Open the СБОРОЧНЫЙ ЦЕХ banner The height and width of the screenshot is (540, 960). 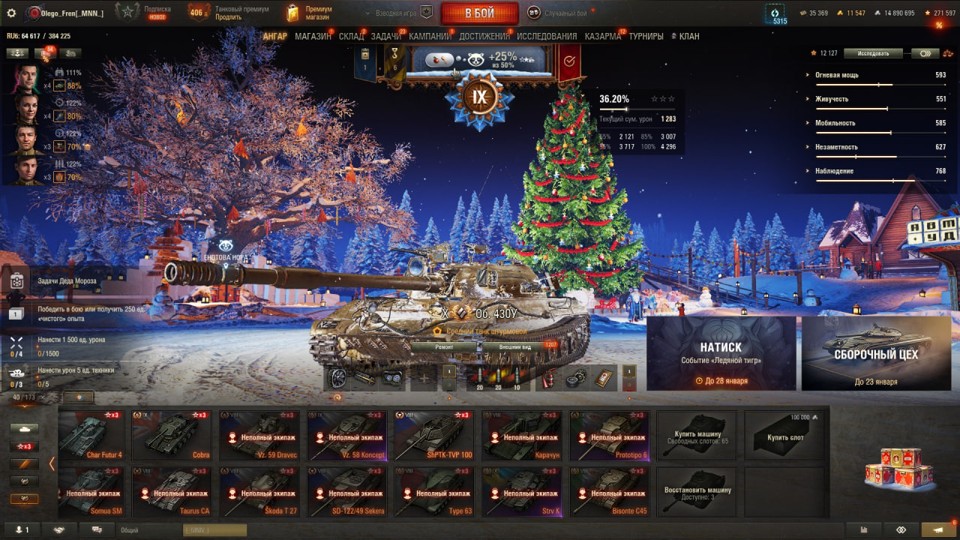click(875, 353)
